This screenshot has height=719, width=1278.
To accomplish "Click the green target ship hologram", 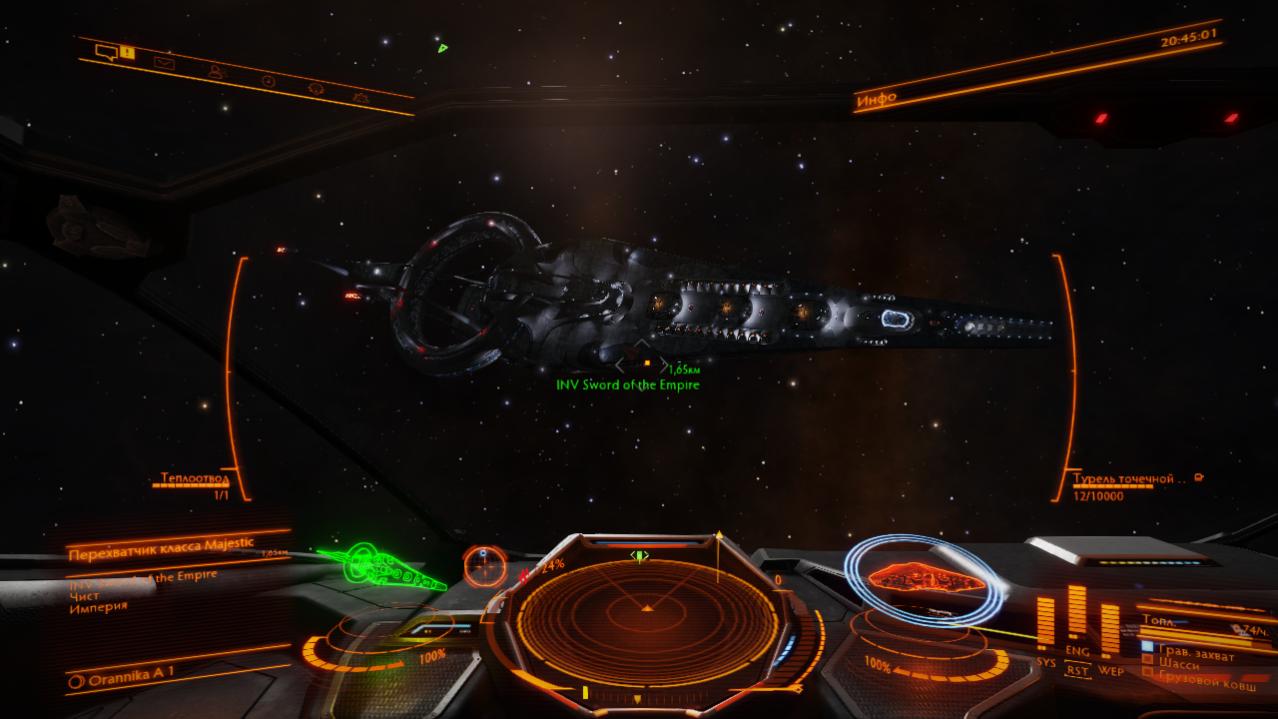I will pyautogui.click(x=385, y=568).
